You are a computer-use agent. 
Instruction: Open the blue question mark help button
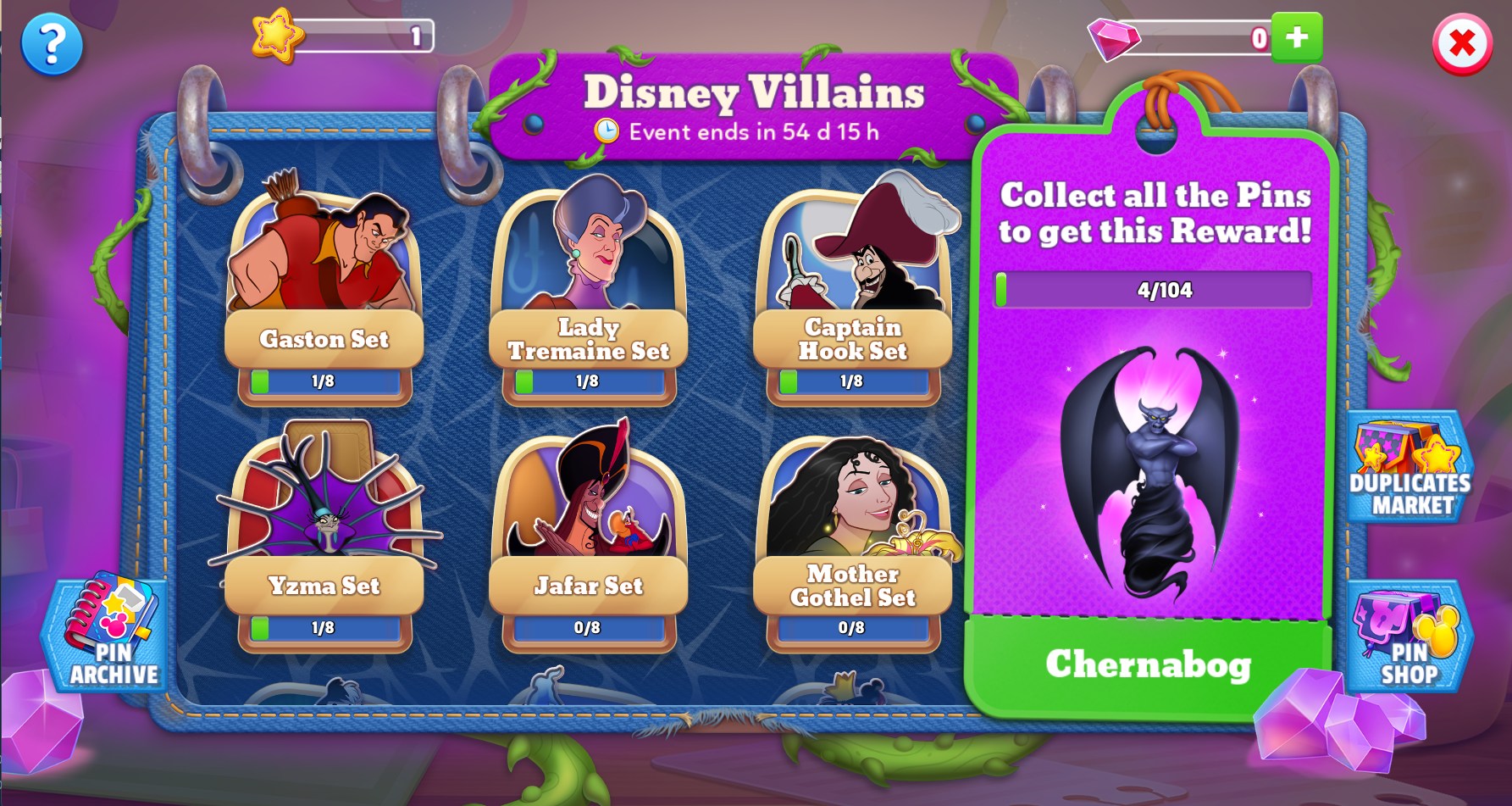tap(52, 44)
